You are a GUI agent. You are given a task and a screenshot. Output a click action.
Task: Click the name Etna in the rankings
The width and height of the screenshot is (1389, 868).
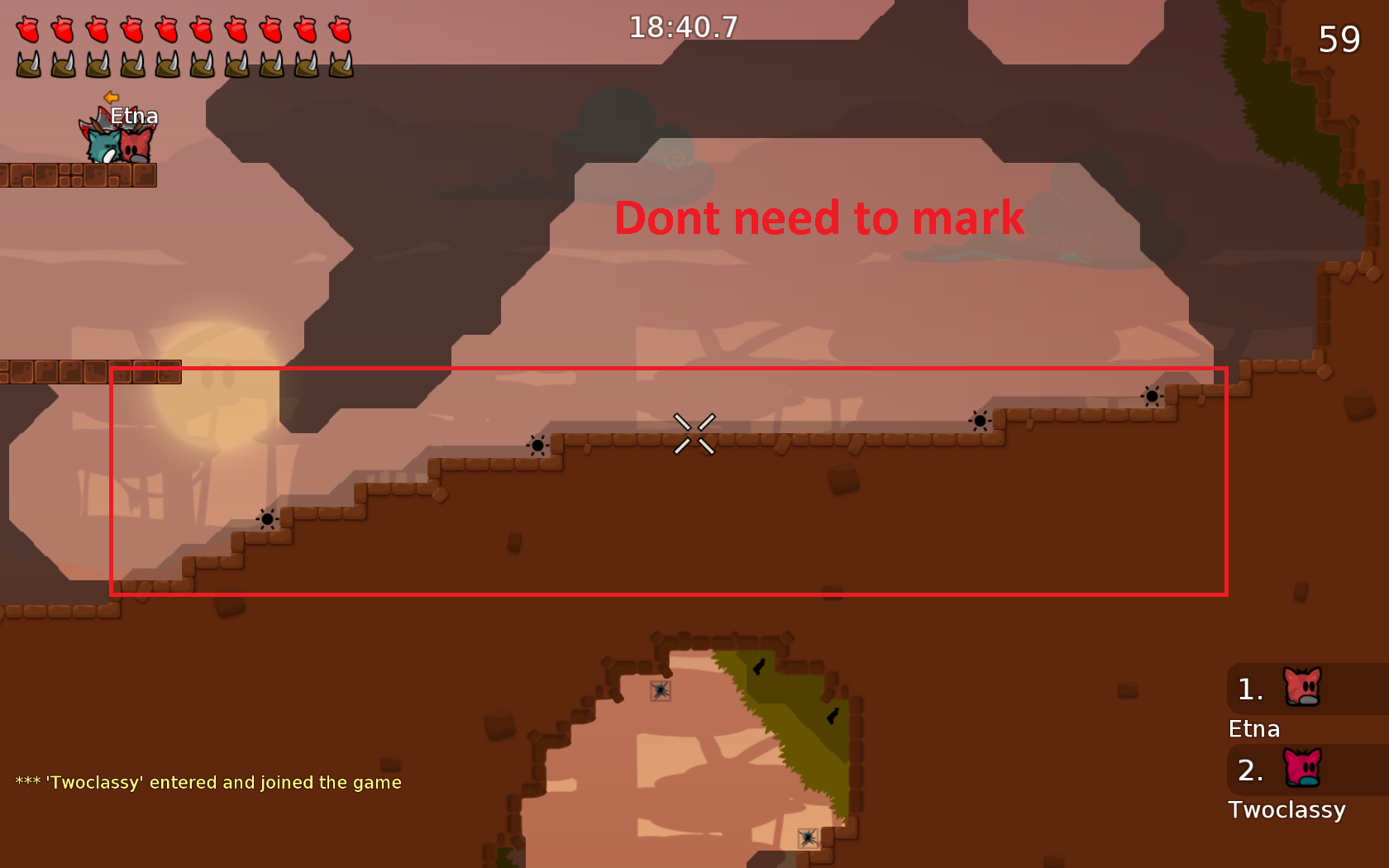click(1253, 728)
